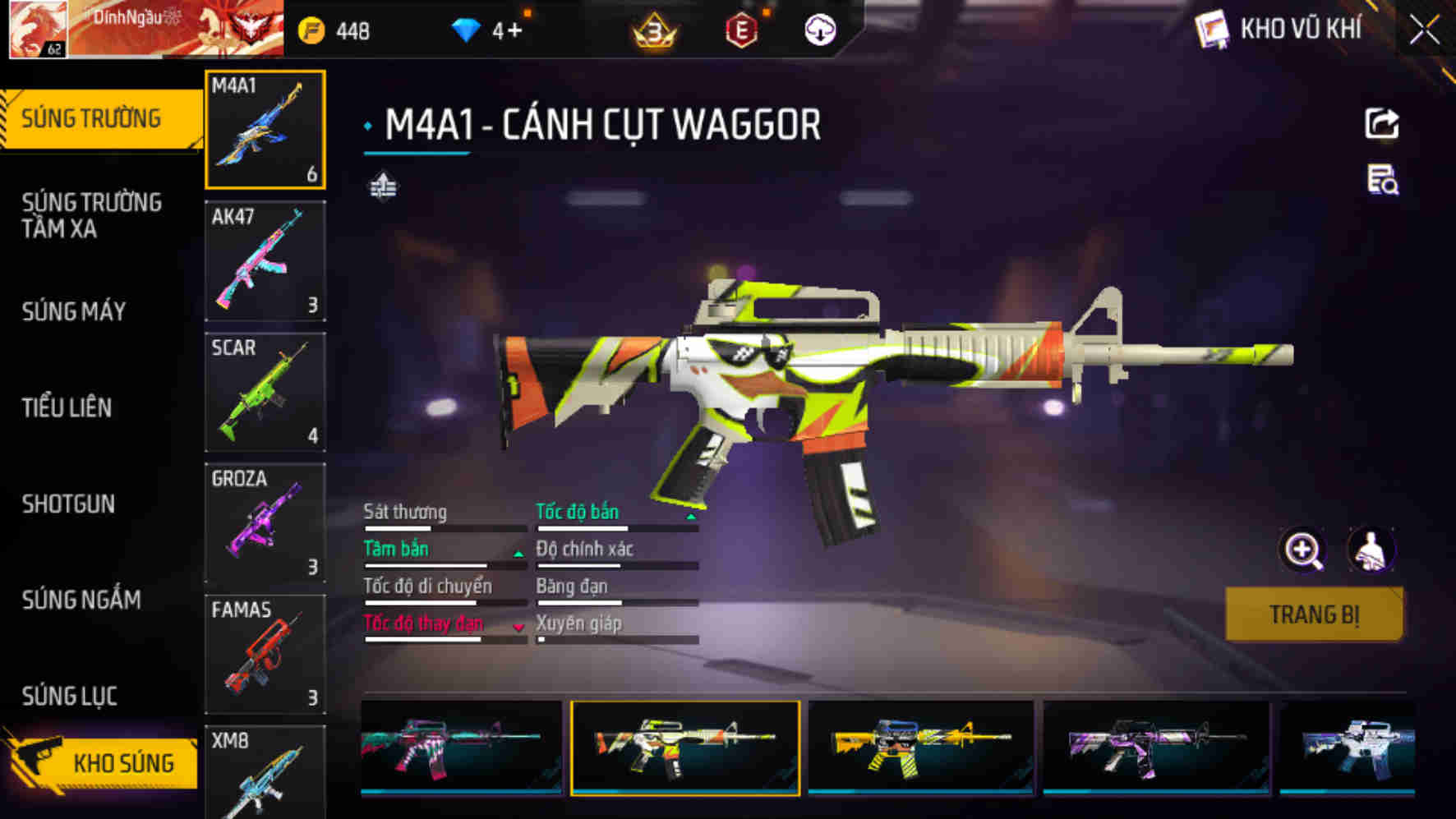Open the KHO SÚNG gun vault
Viewport: 1456px width, 819px height.
click(x=103, y=762)
